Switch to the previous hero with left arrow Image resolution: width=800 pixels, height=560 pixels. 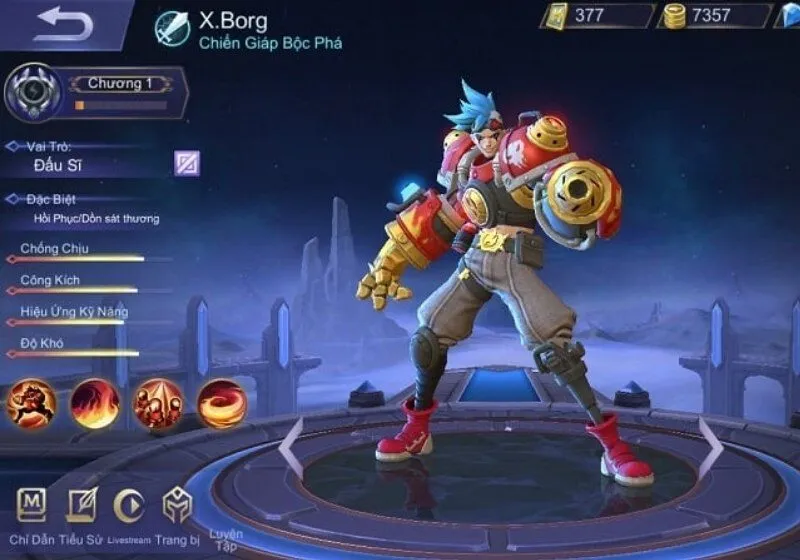tap(291, 448)
